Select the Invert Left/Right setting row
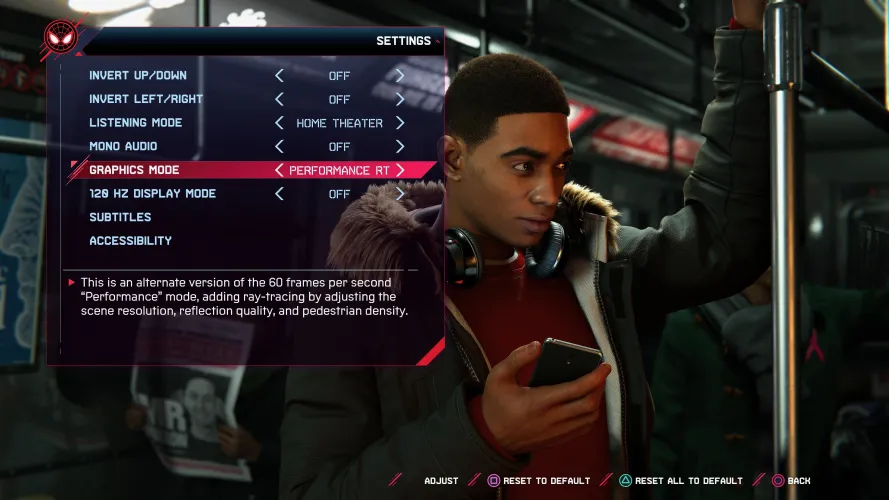The height and width of the screenshot is (500, 889). tap(146, 99)
